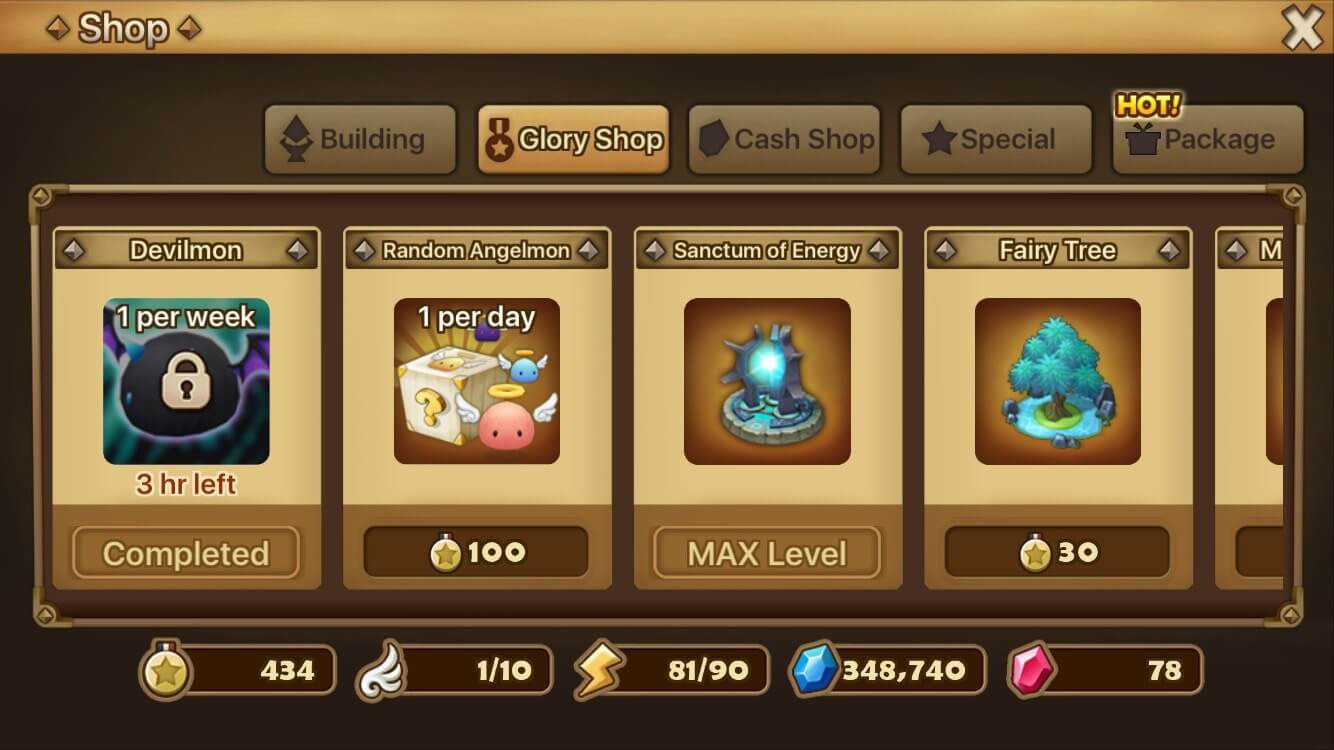Select the Sanctum of Energy building icon
This screenshot has height=750, width=1334.
(x=767, y=381)
